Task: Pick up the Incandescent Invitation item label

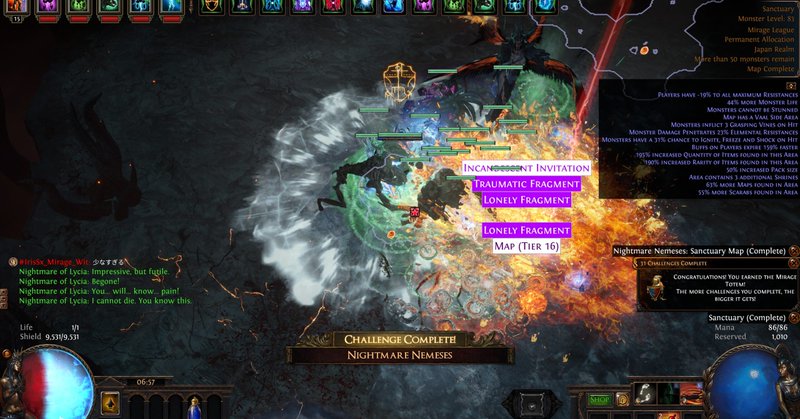Action: [x=526, y=167]
